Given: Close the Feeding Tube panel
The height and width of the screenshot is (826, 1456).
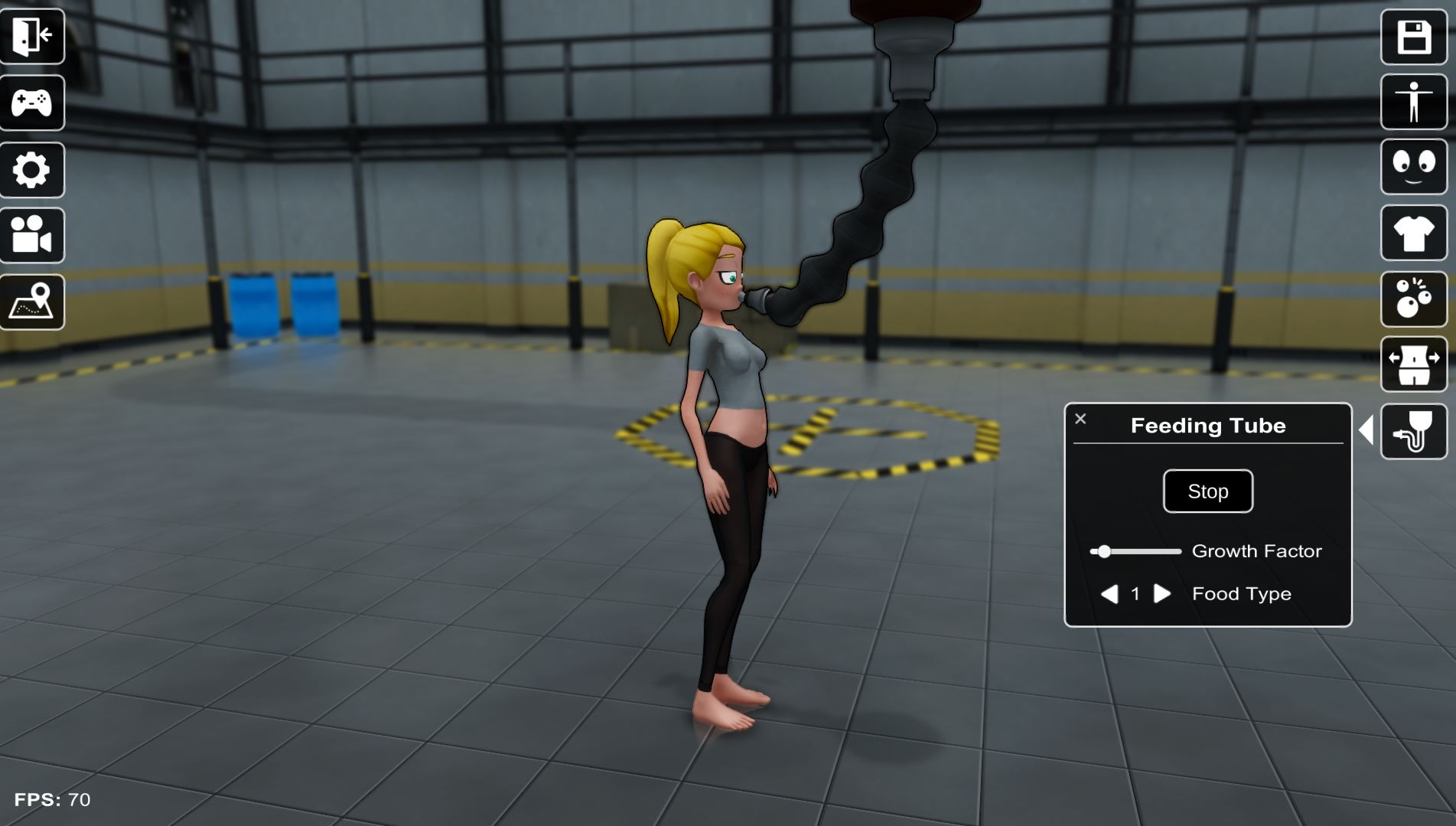Looking at the screenshot, I should tap(1080, 419).
